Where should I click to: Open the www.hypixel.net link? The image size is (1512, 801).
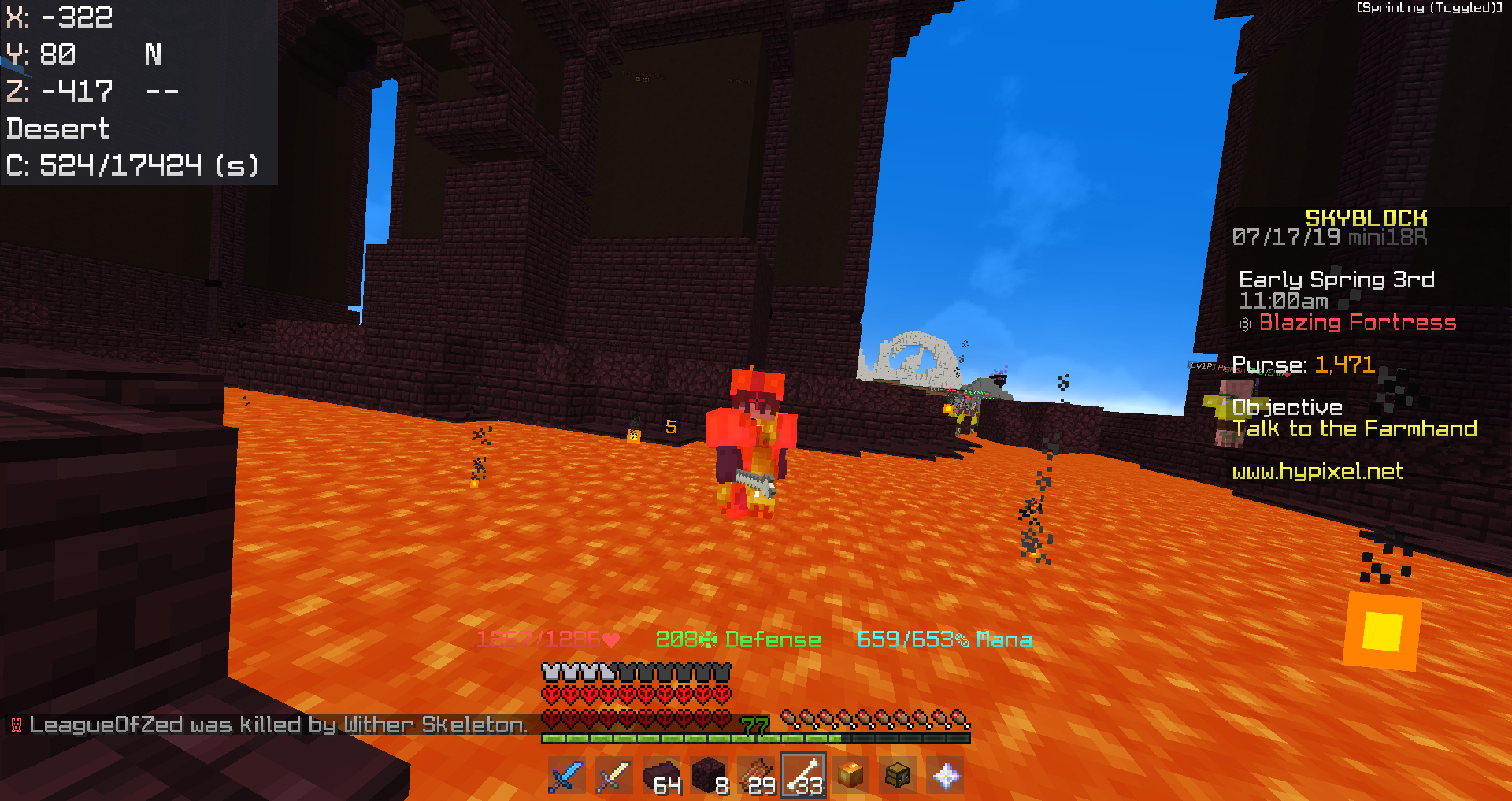pos(1317,473)
